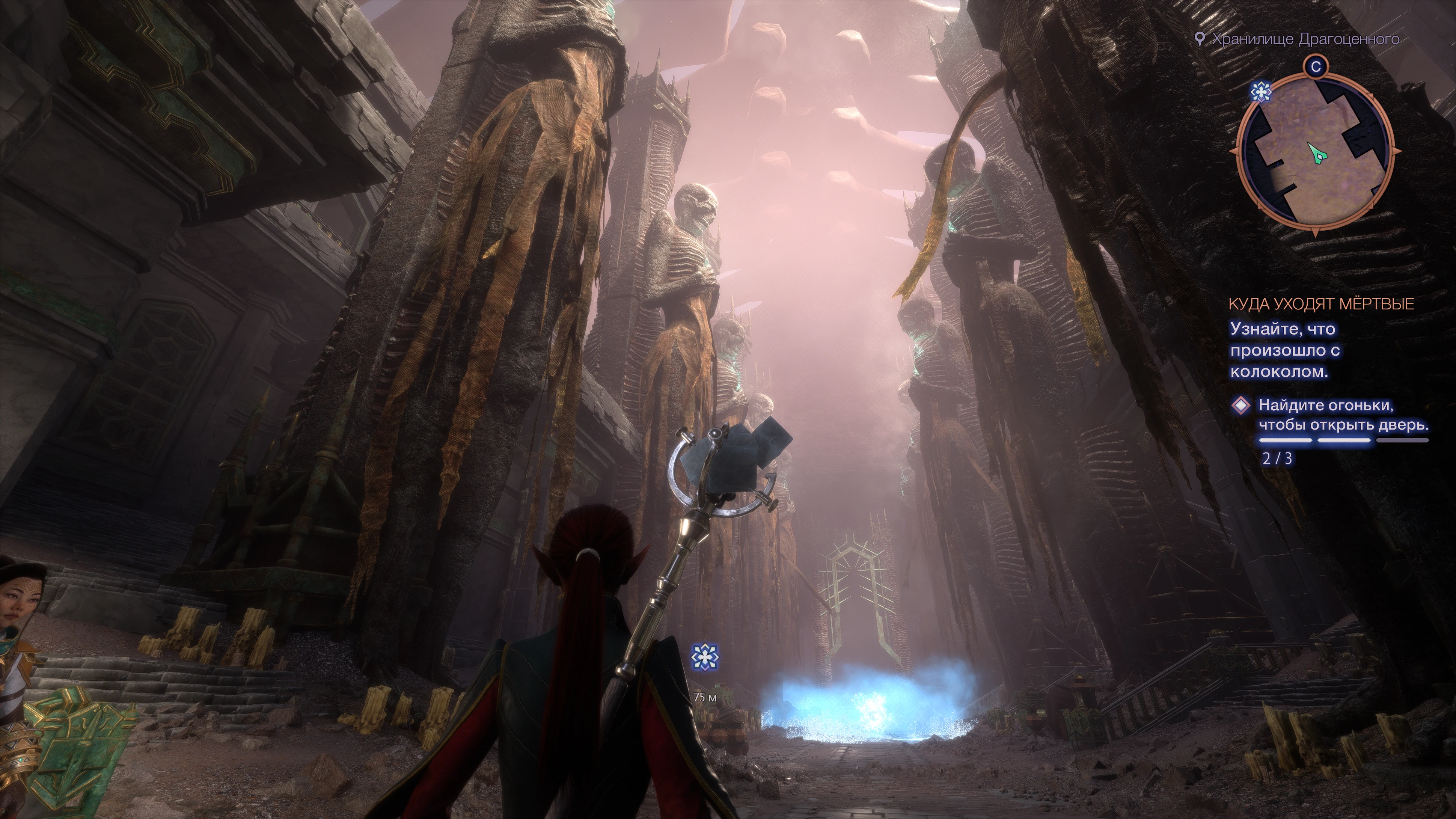The height and width of the screenshot is (819, 1456).
Task: Click the north compass indicator "С" on minimap
Action: pyautogui.click(x=1315, y=67)
